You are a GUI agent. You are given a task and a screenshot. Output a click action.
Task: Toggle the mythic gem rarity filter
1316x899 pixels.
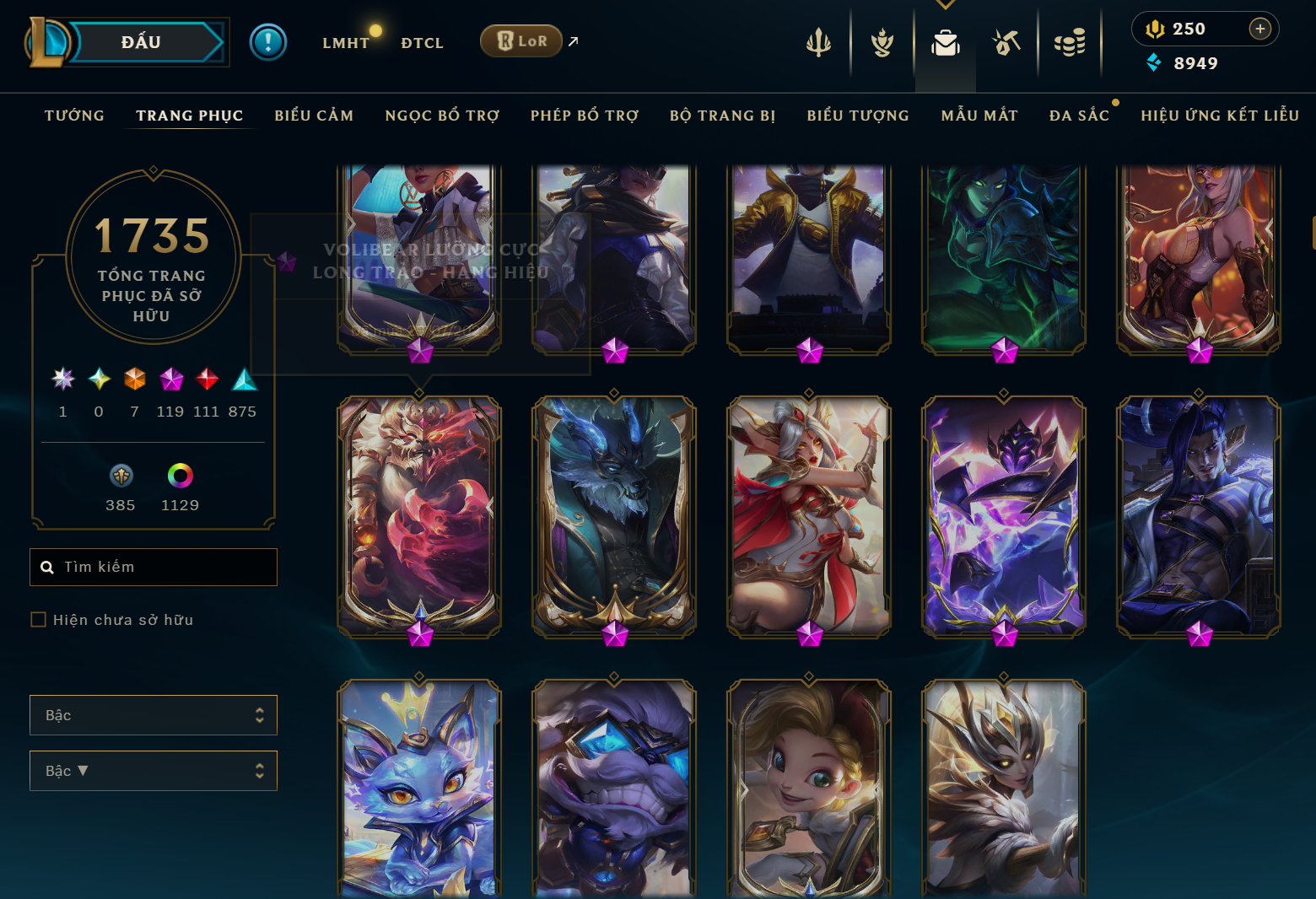pos(171,380)
